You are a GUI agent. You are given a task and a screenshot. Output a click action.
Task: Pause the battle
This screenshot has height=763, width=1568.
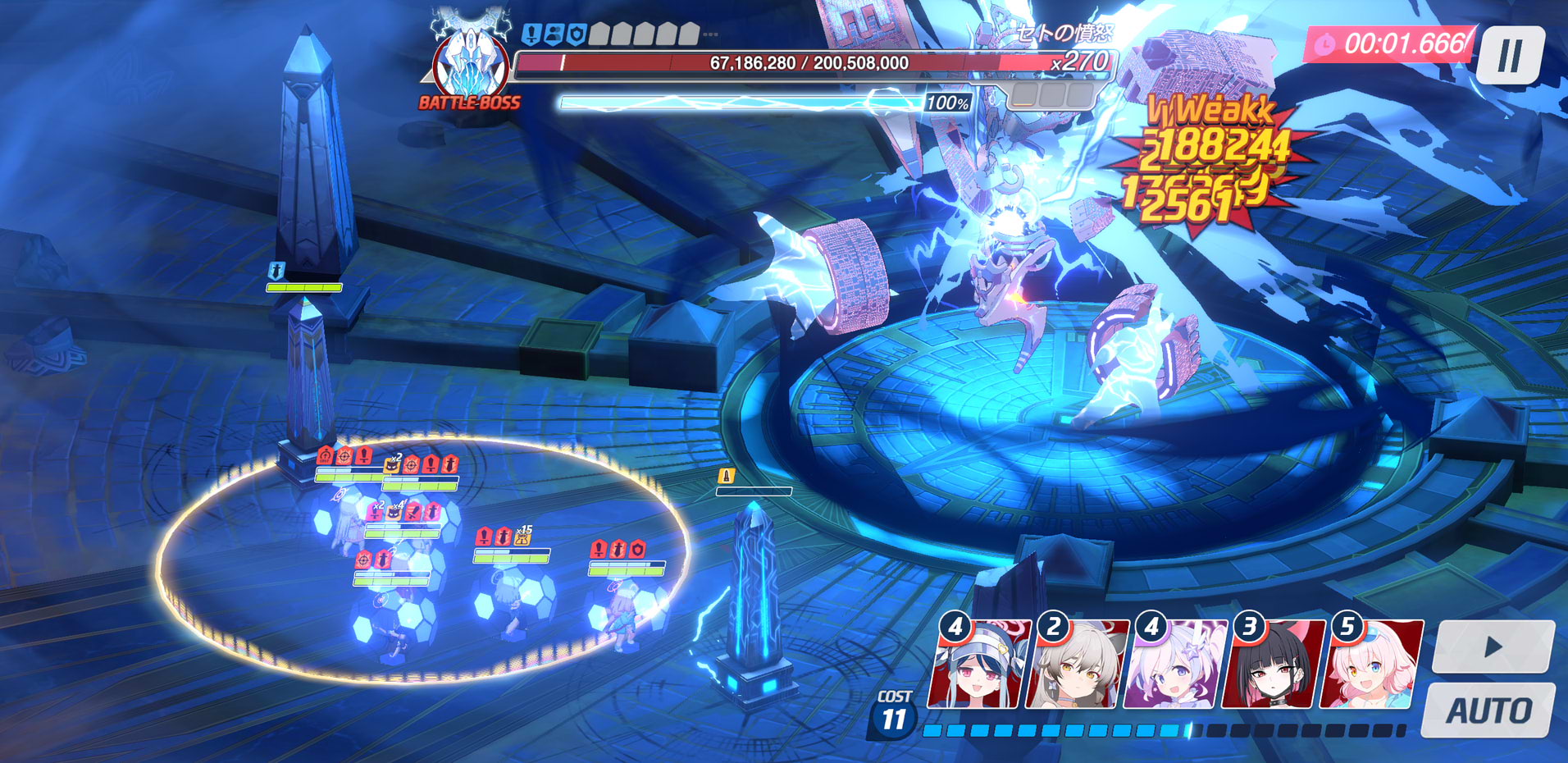coord(1509,56)
